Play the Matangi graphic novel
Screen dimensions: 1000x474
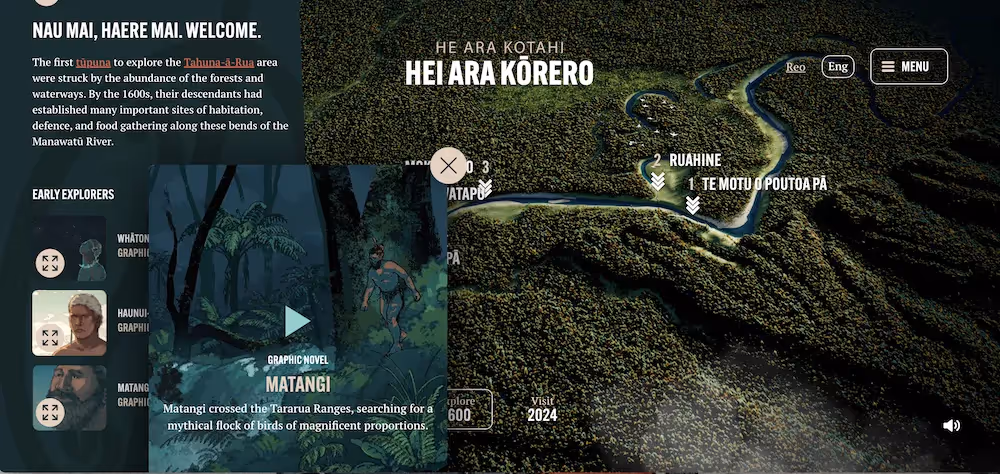point(297,321)
